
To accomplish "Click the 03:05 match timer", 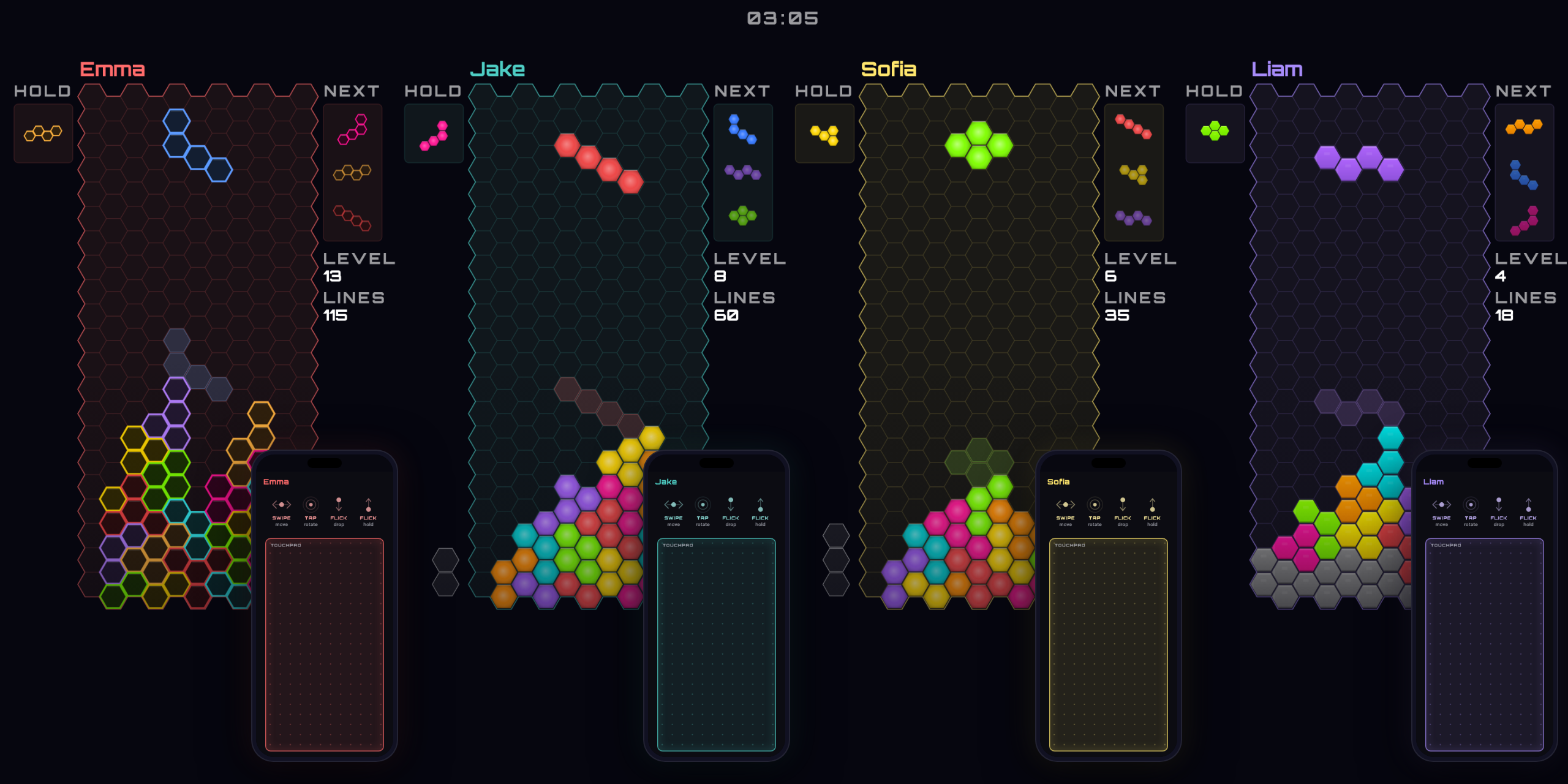I will point(783,17).
